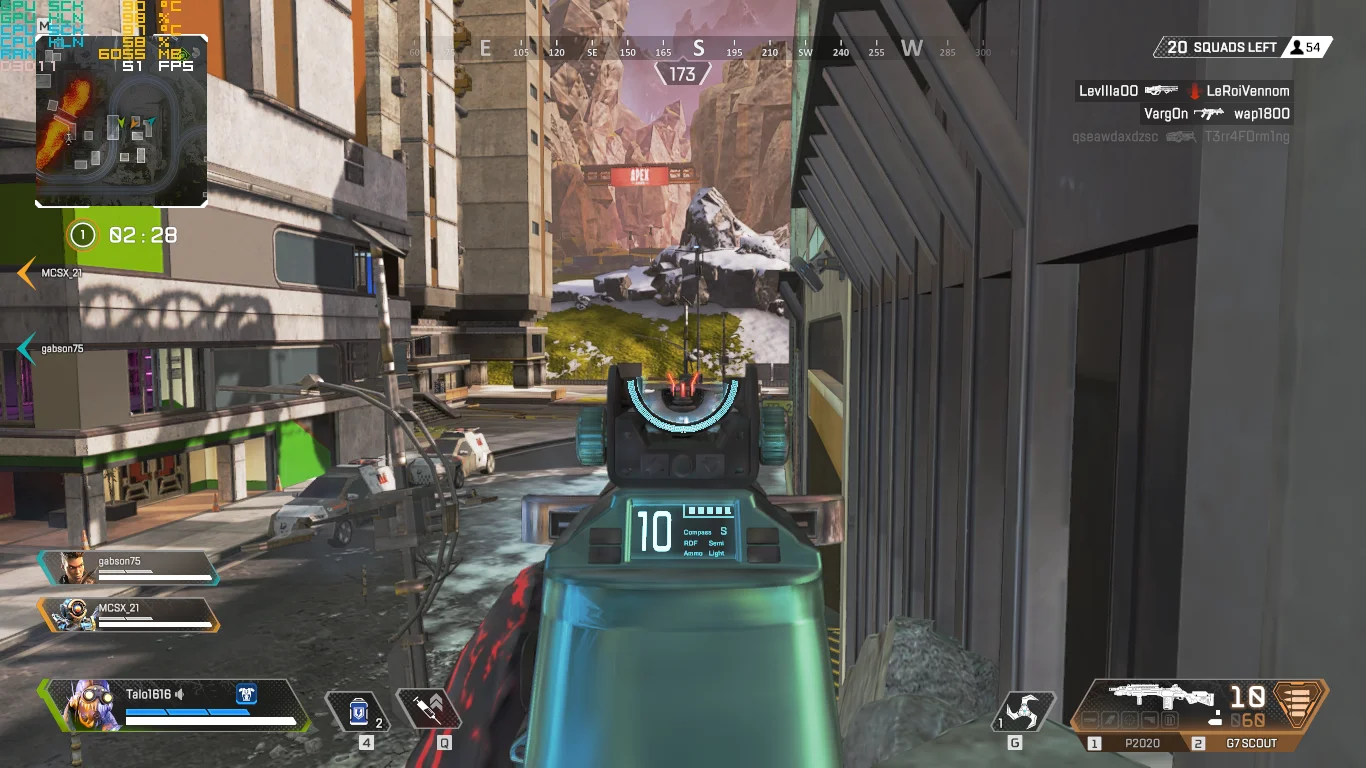
Task: Activate the Stim syringe tactical ability
Action: pyautogui.click(x=430, y=709)
